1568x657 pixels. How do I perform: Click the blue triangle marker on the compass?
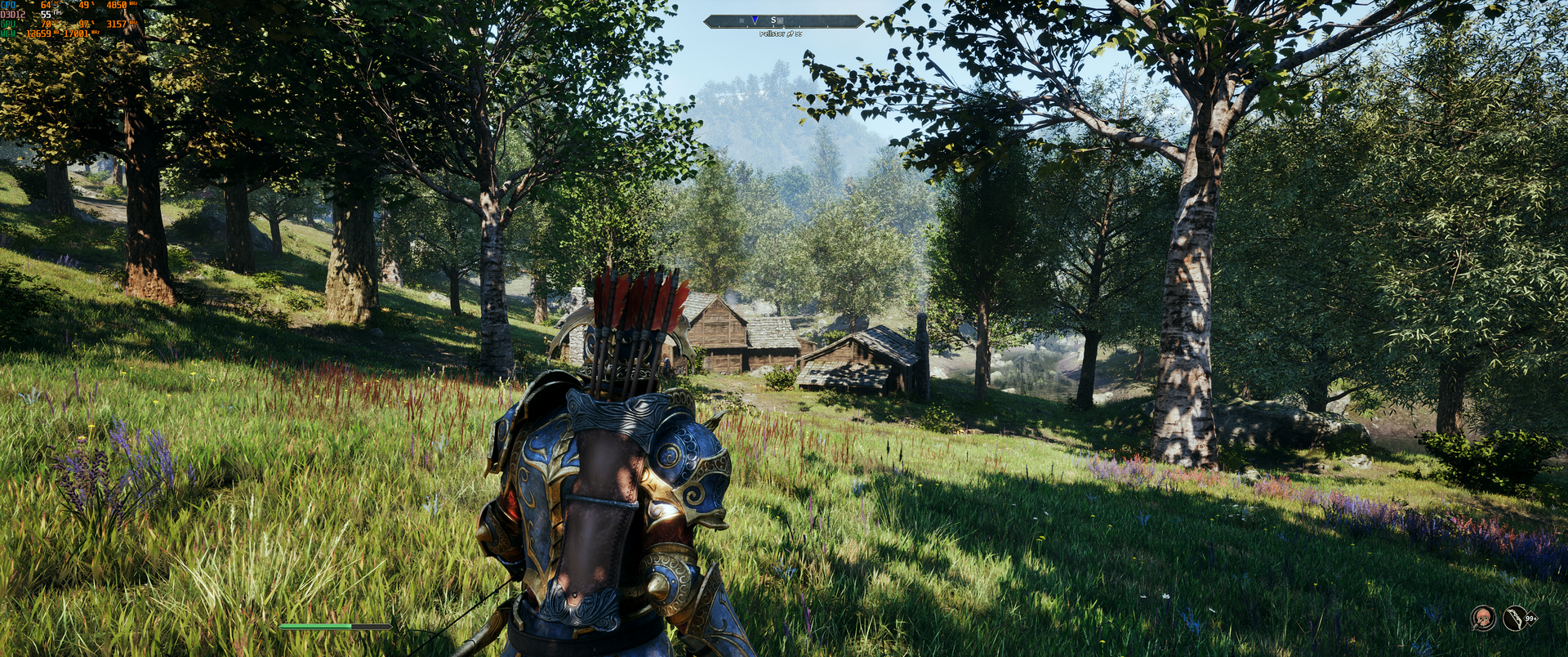[755, 20]
